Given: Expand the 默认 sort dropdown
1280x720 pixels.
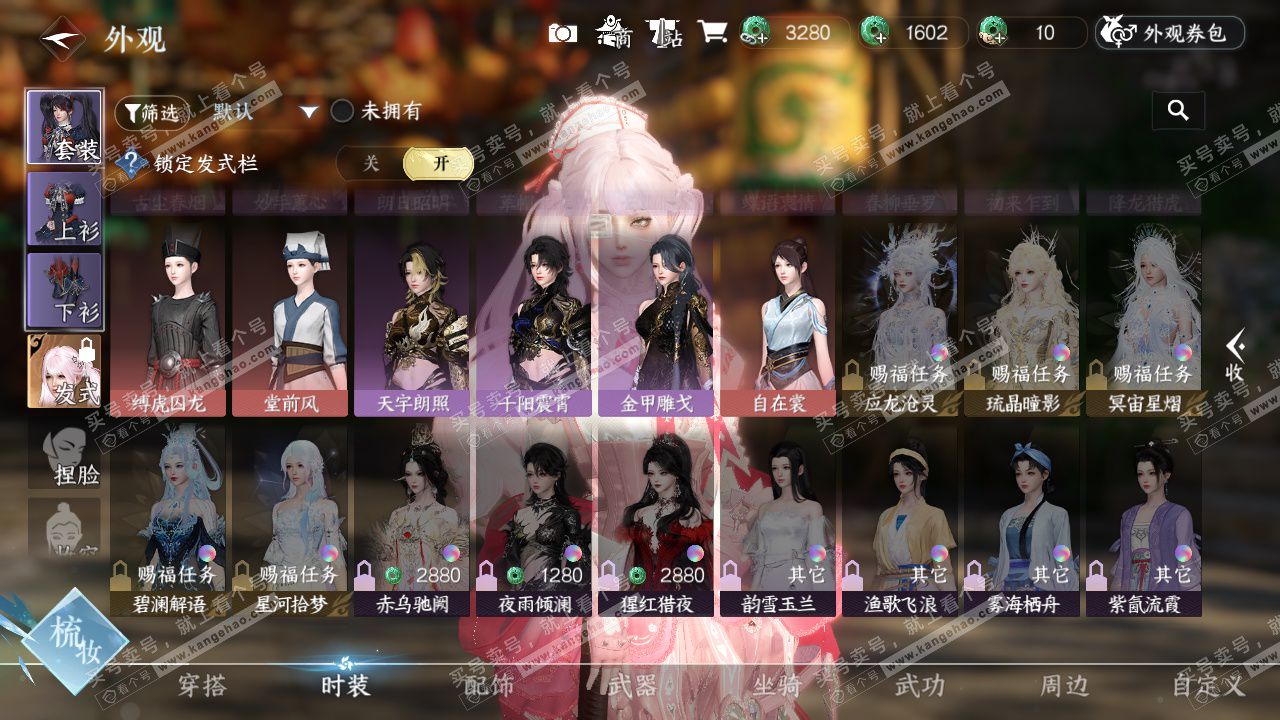Looking at the screenshot, I should tap(309, 112).
